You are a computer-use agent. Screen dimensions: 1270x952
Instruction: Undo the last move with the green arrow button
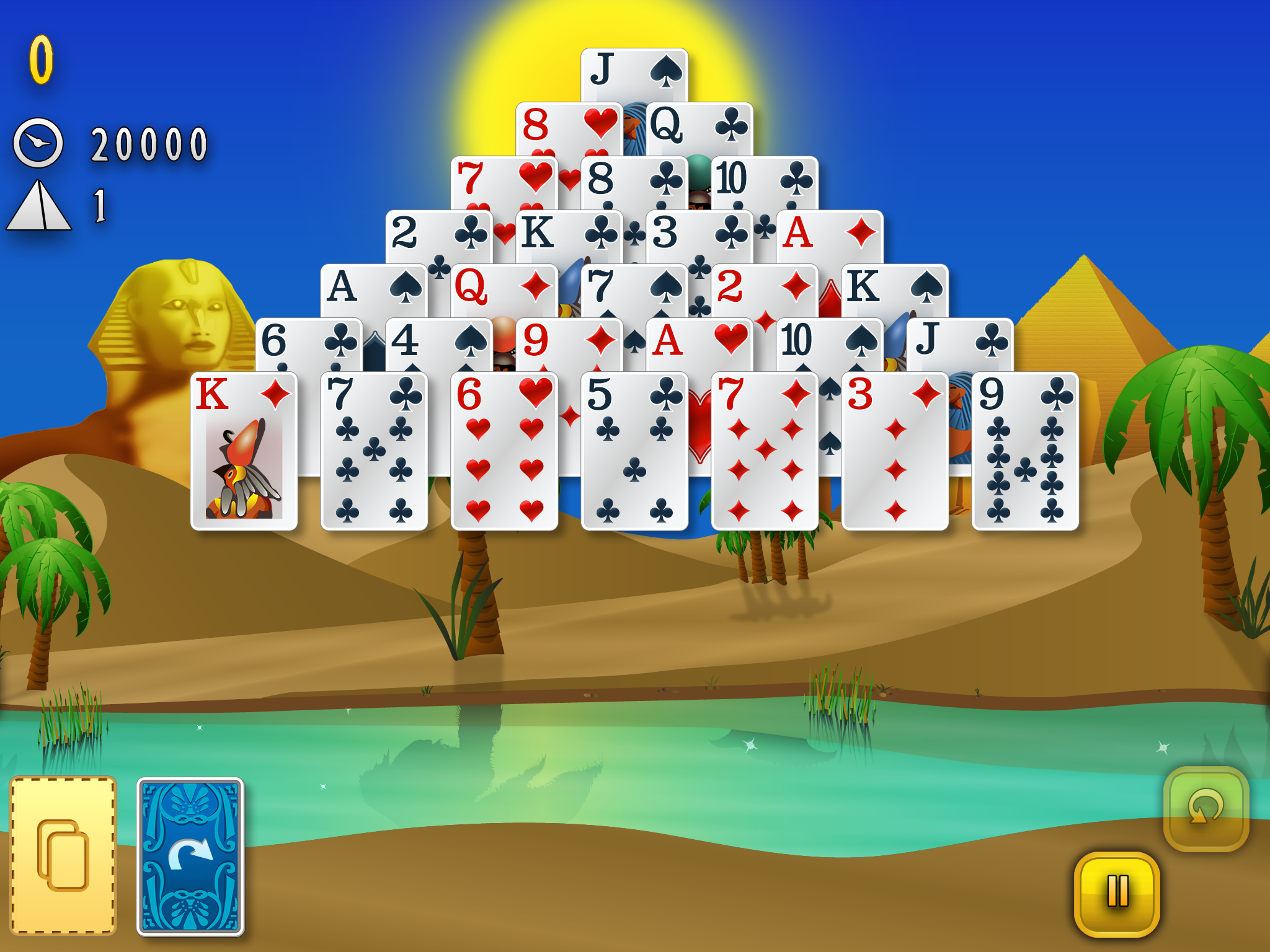1206,808
